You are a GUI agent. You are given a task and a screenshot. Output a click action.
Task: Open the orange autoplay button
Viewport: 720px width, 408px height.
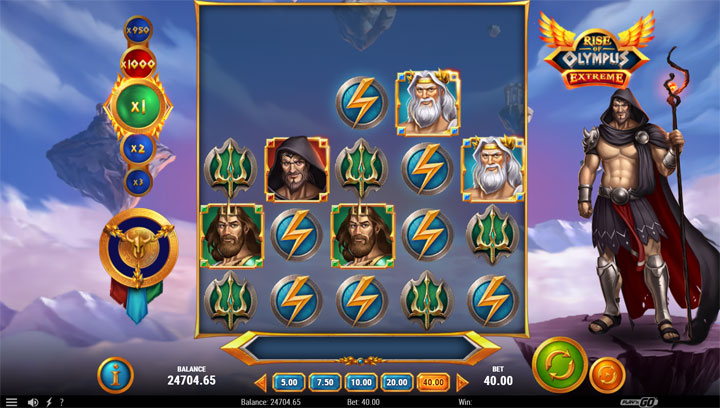[608, 375]
